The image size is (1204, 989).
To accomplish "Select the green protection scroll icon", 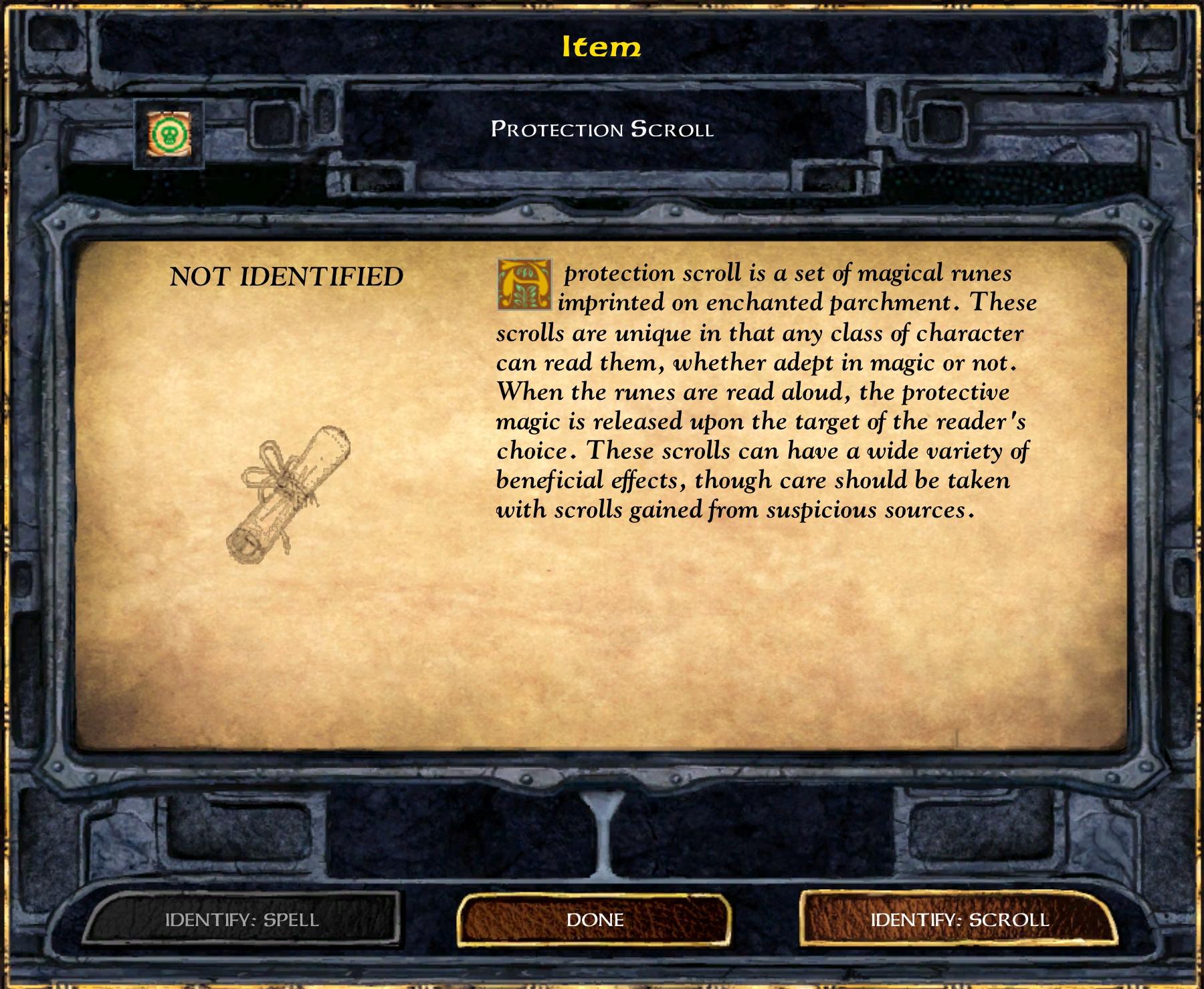I will (169, 134).
